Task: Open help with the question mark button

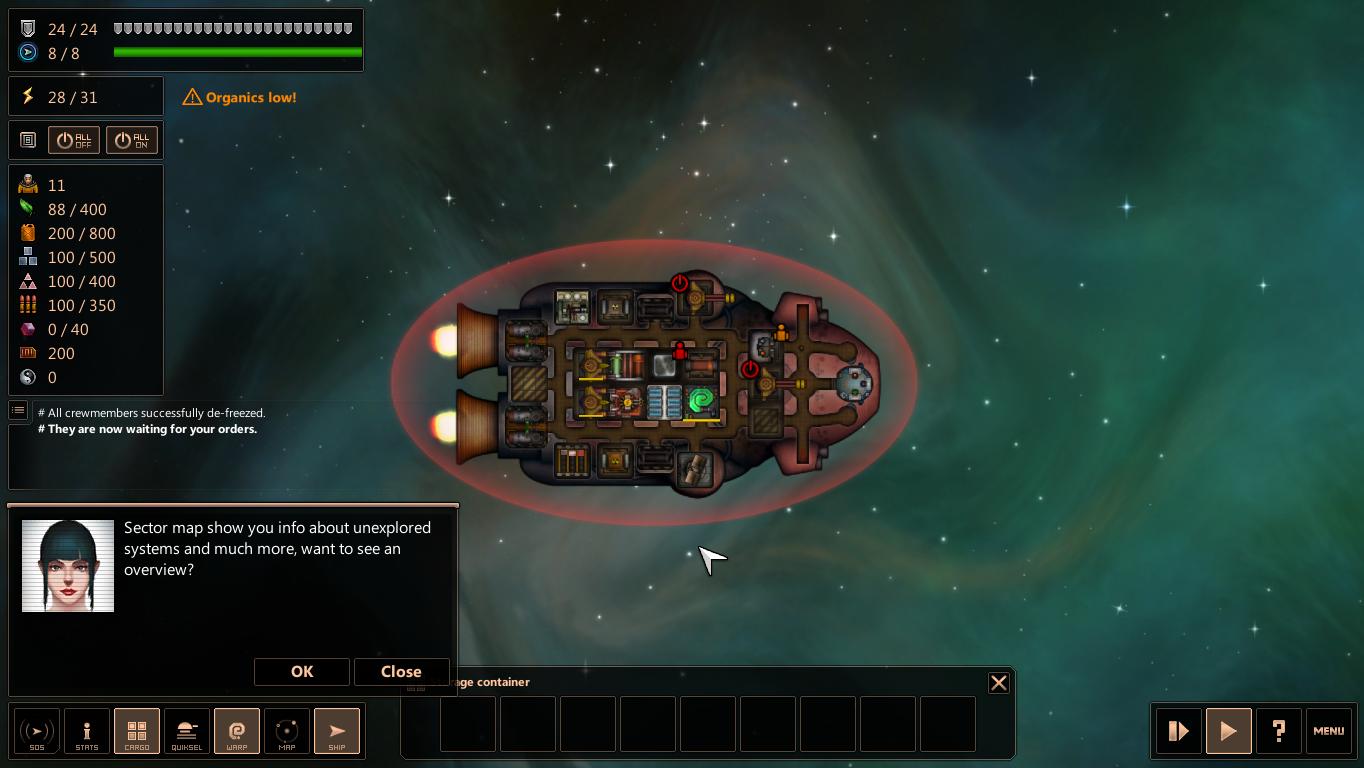Action: point(1279,731)
